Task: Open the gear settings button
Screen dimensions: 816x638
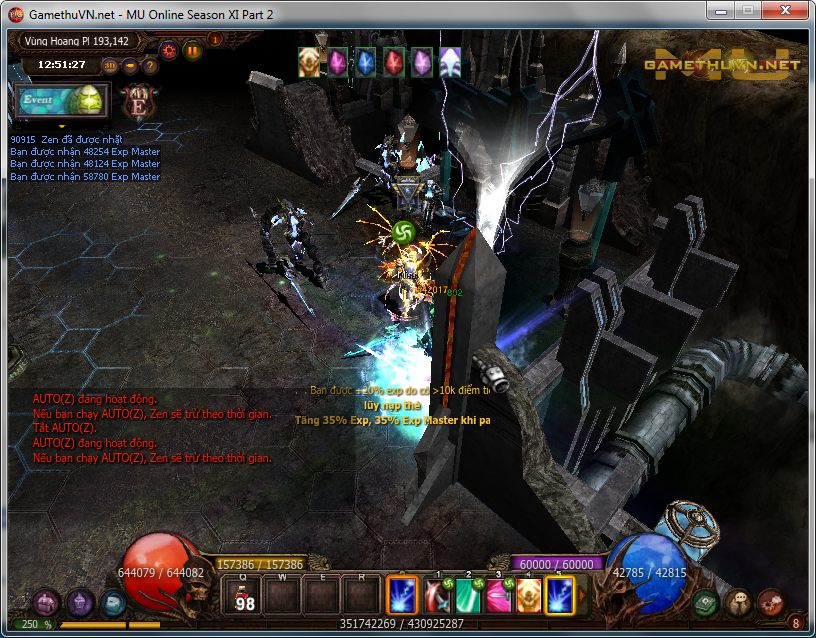Action: pos(169,49)
